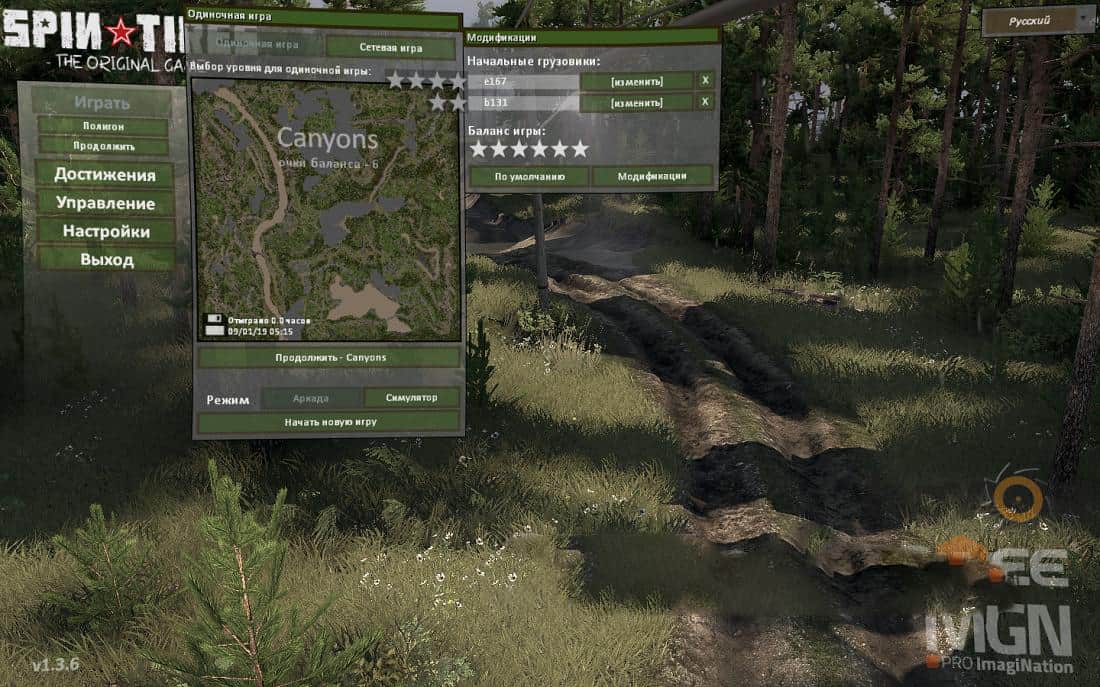Viewport: 1100px width, 687px height.
Task: Remove the e167 truck with its X
Action: coord(705,81)
